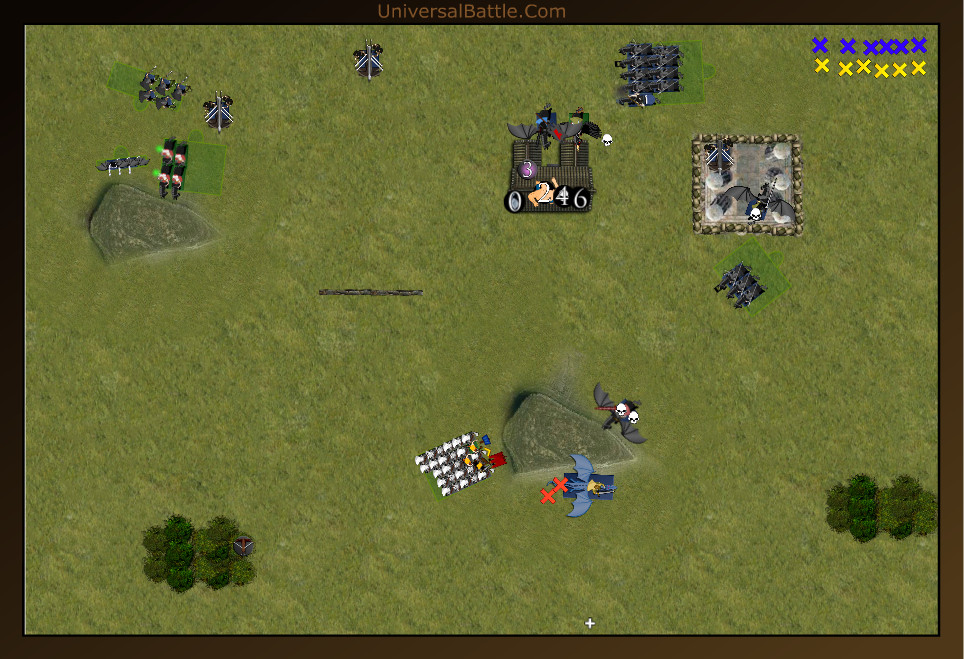Select the blue dragon unit token
The height and width of the screenshot is (659, 964).
click(588, 486)
